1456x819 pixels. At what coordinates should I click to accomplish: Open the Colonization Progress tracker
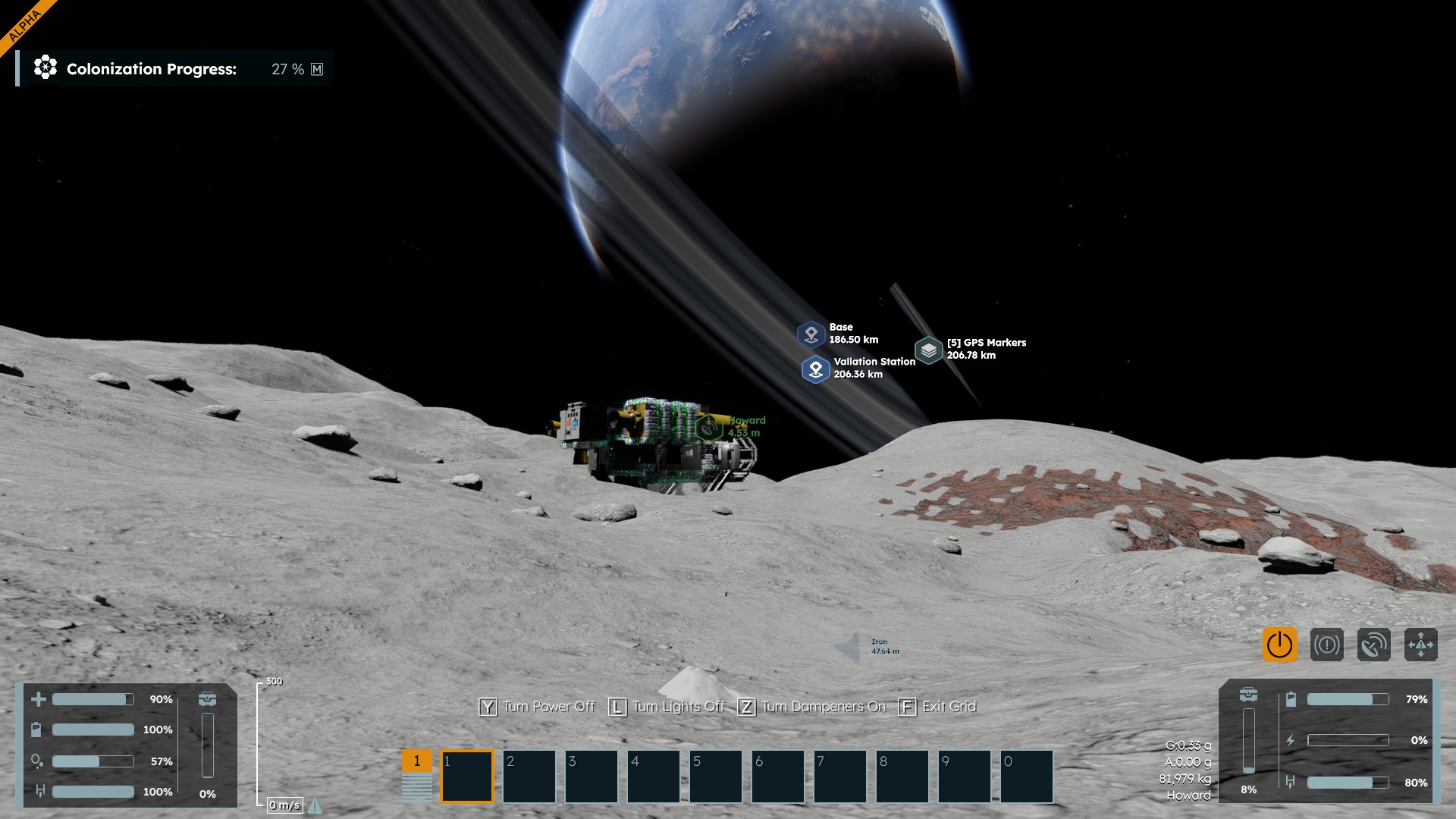(152, 69)
